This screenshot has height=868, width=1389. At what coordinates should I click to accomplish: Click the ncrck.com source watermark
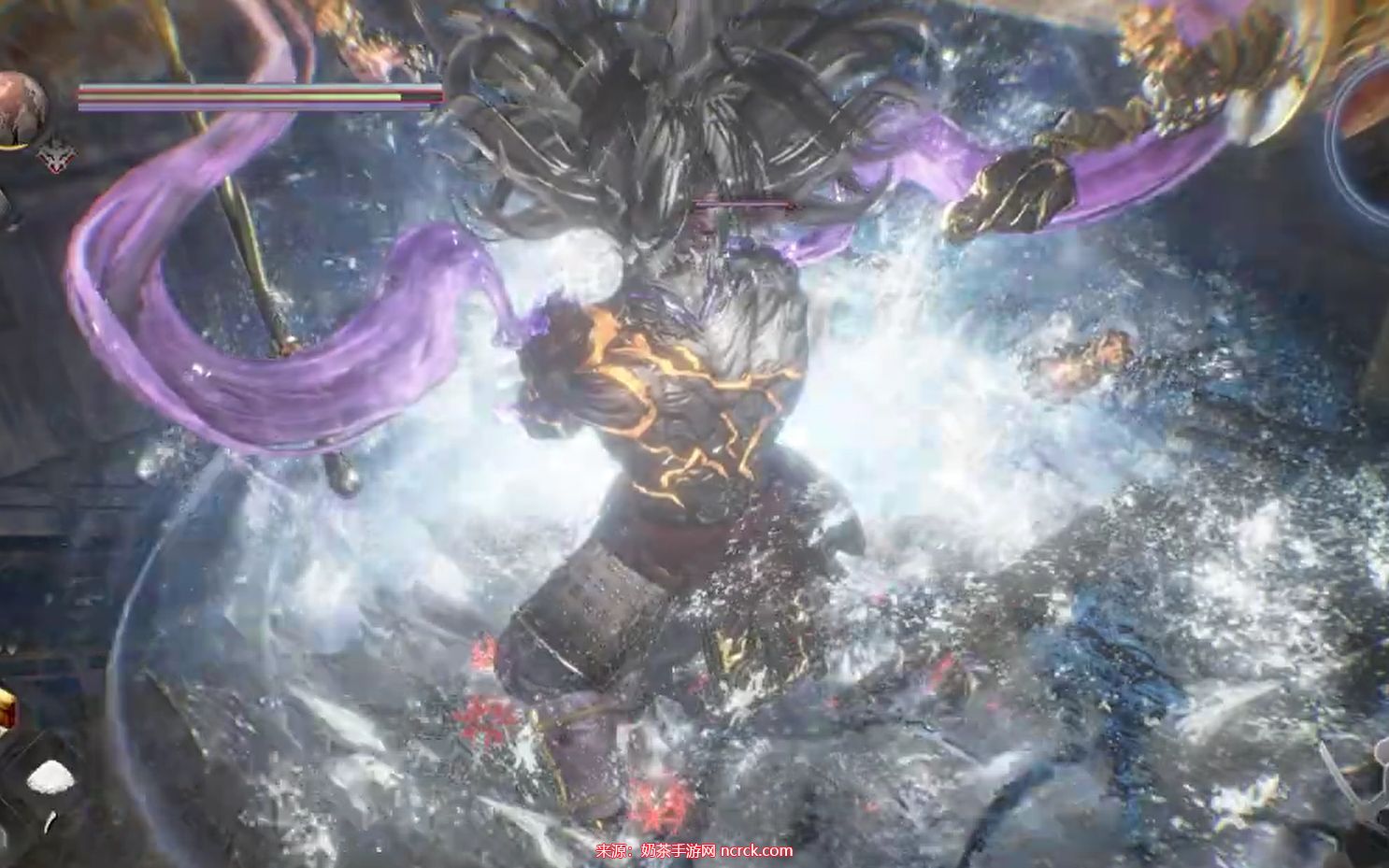694,850
